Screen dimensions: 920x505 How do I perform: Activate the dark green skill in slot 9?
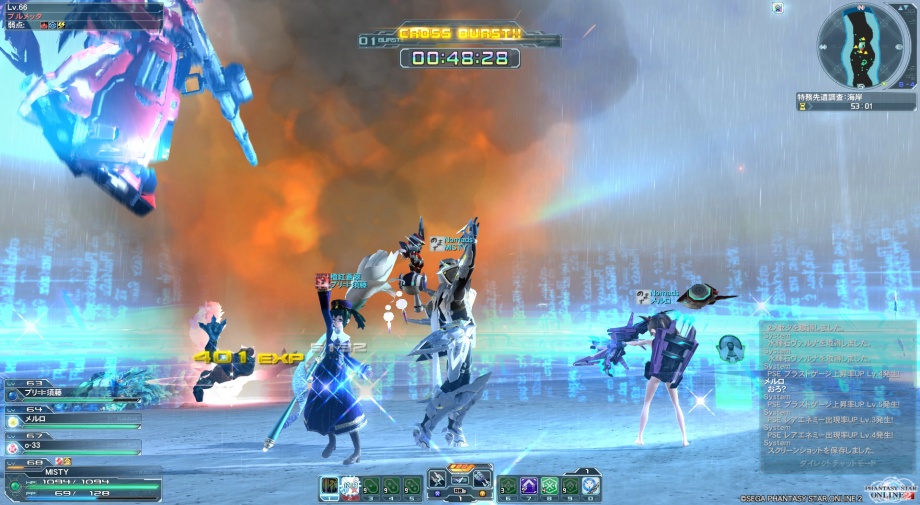tap(570, 486)
